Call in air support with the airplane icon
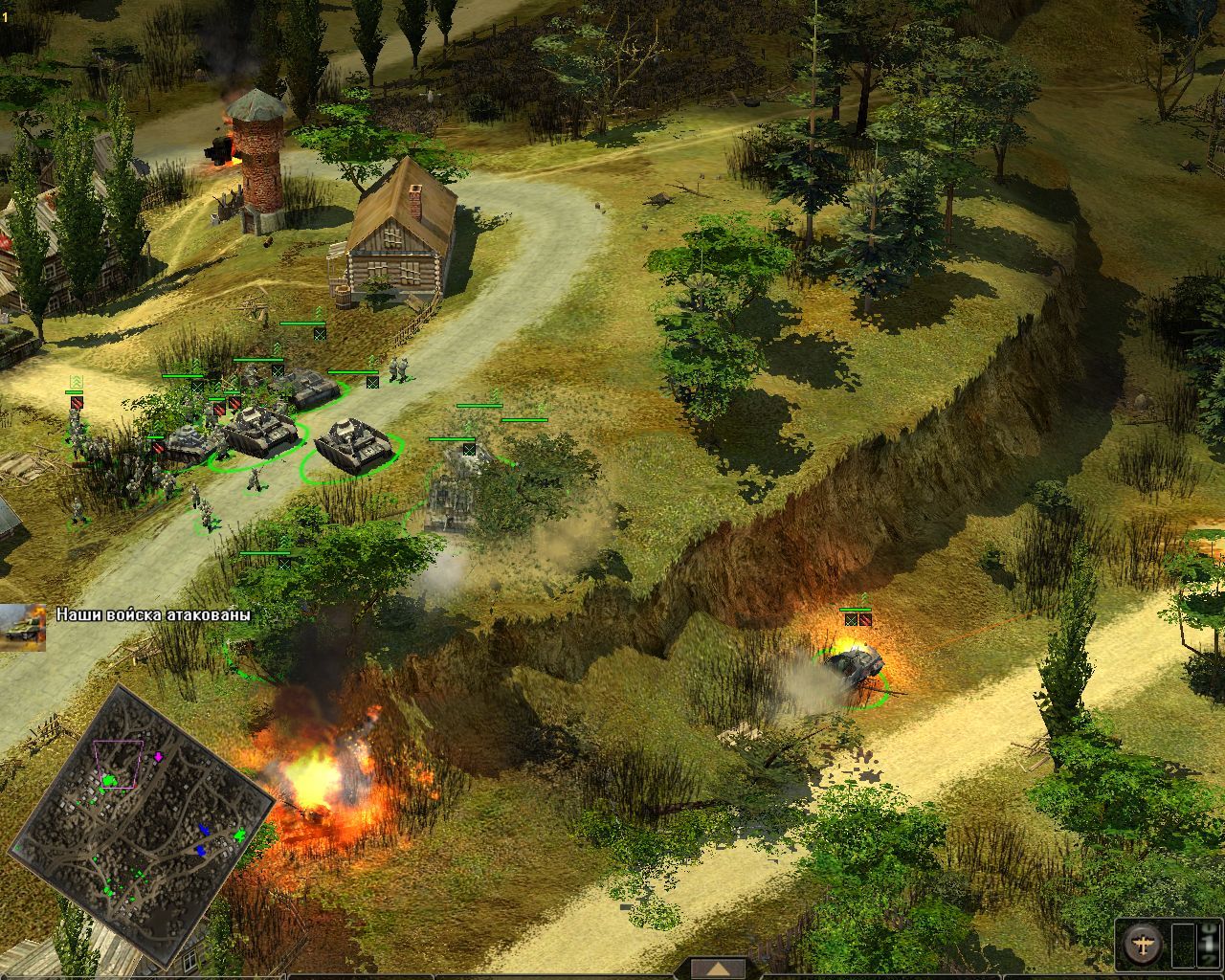 point(1142,945)
